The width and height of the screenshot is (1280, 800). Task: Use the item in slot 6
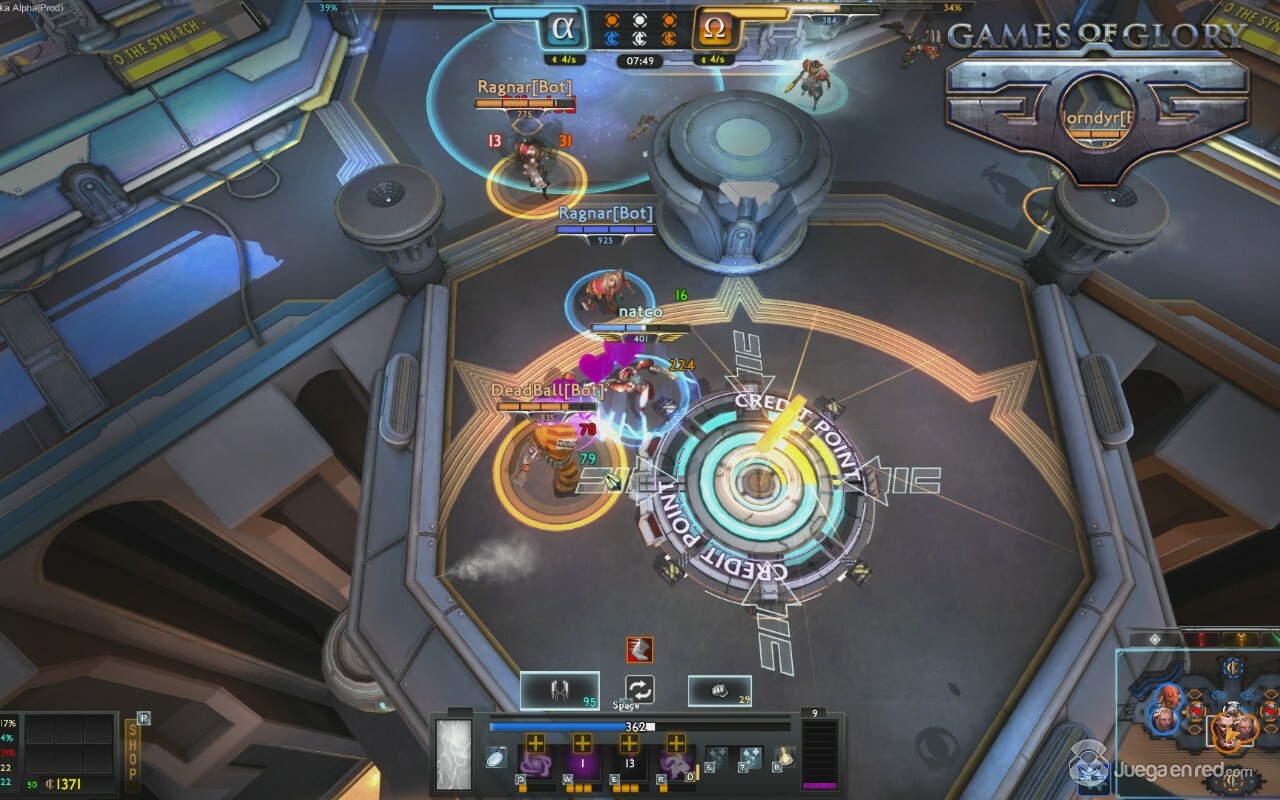[717, 758]
